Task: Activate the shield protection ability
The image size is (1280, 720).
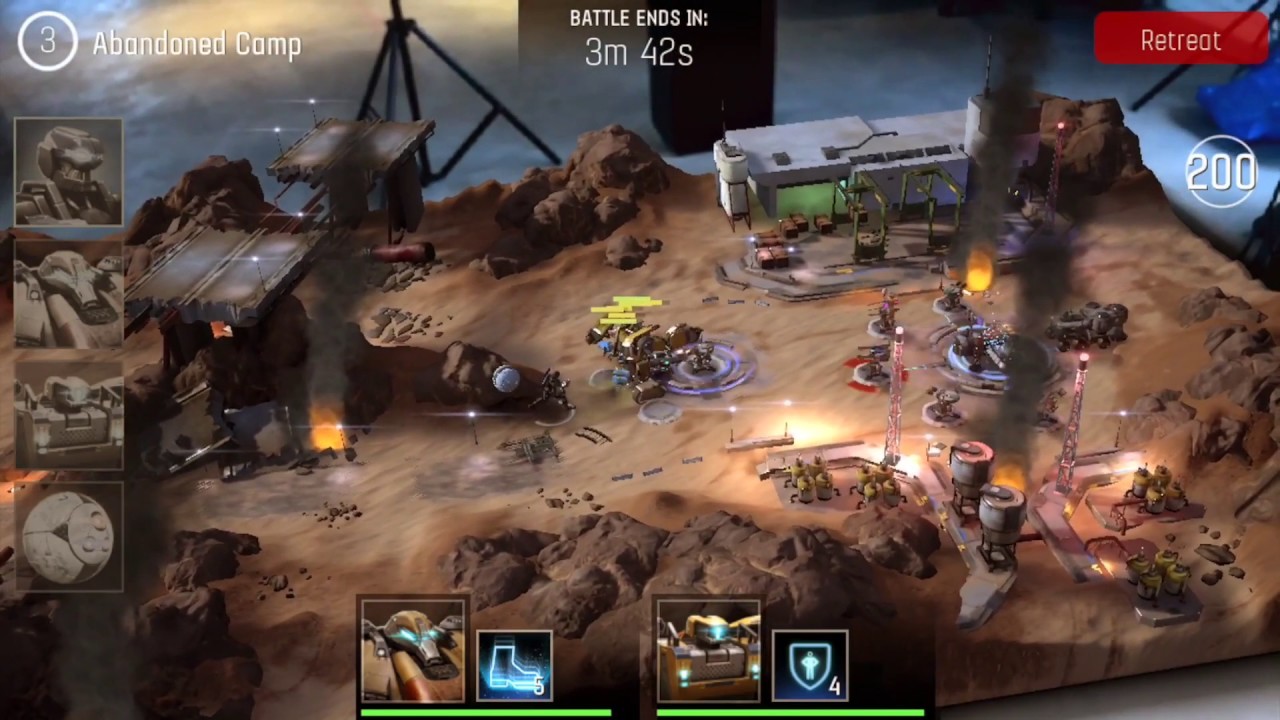Action: coord(810,665)
